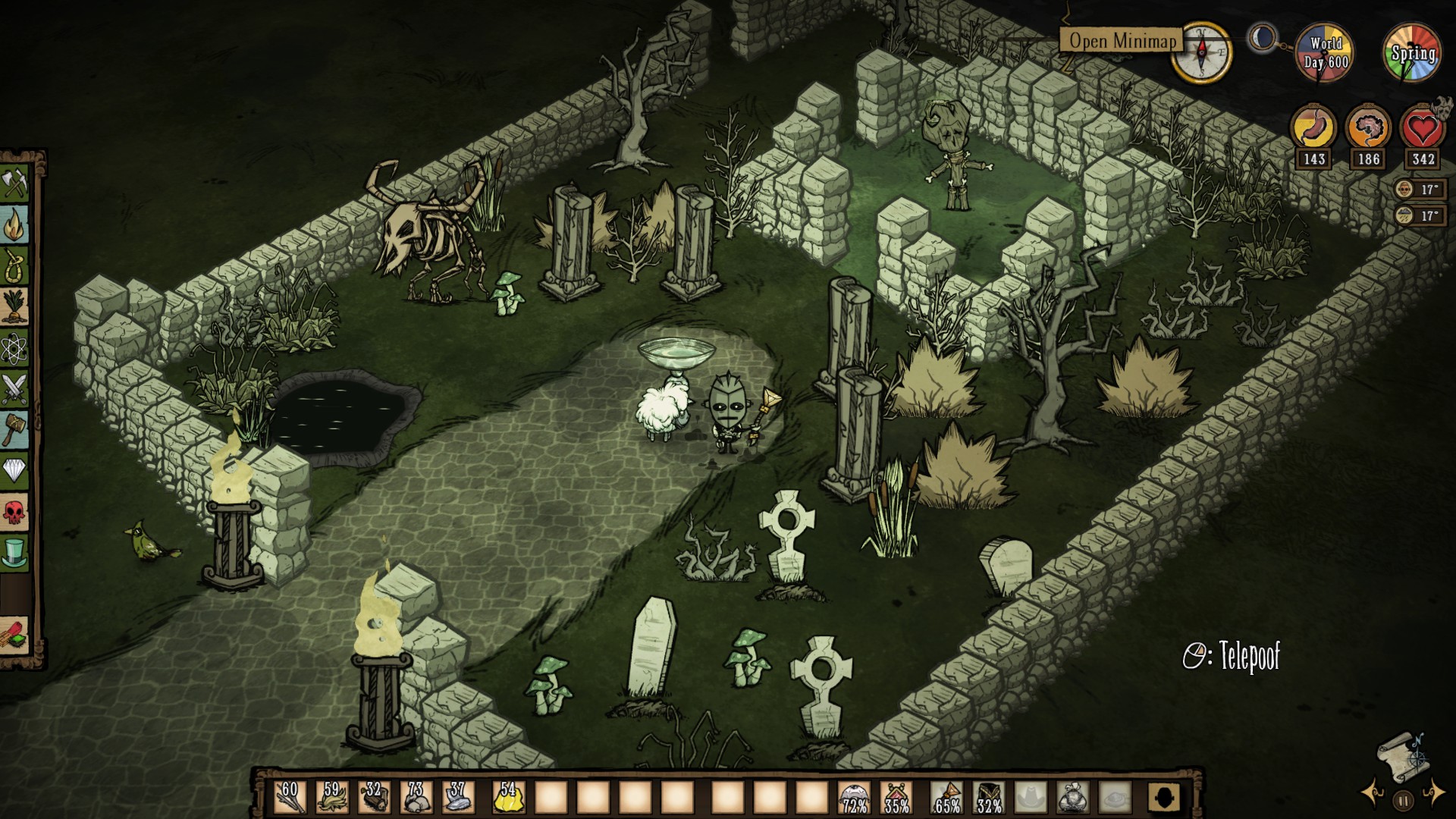Open the Food farming crafting tab
This screenshot has width=1456, height=819.
coord(14,307)
